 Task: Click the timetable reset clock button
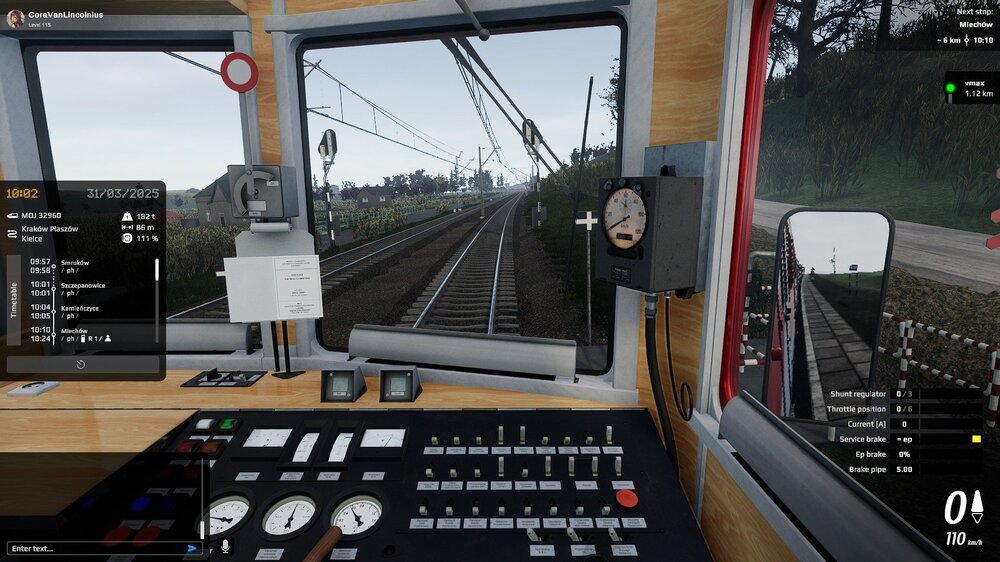click(81, 365)
